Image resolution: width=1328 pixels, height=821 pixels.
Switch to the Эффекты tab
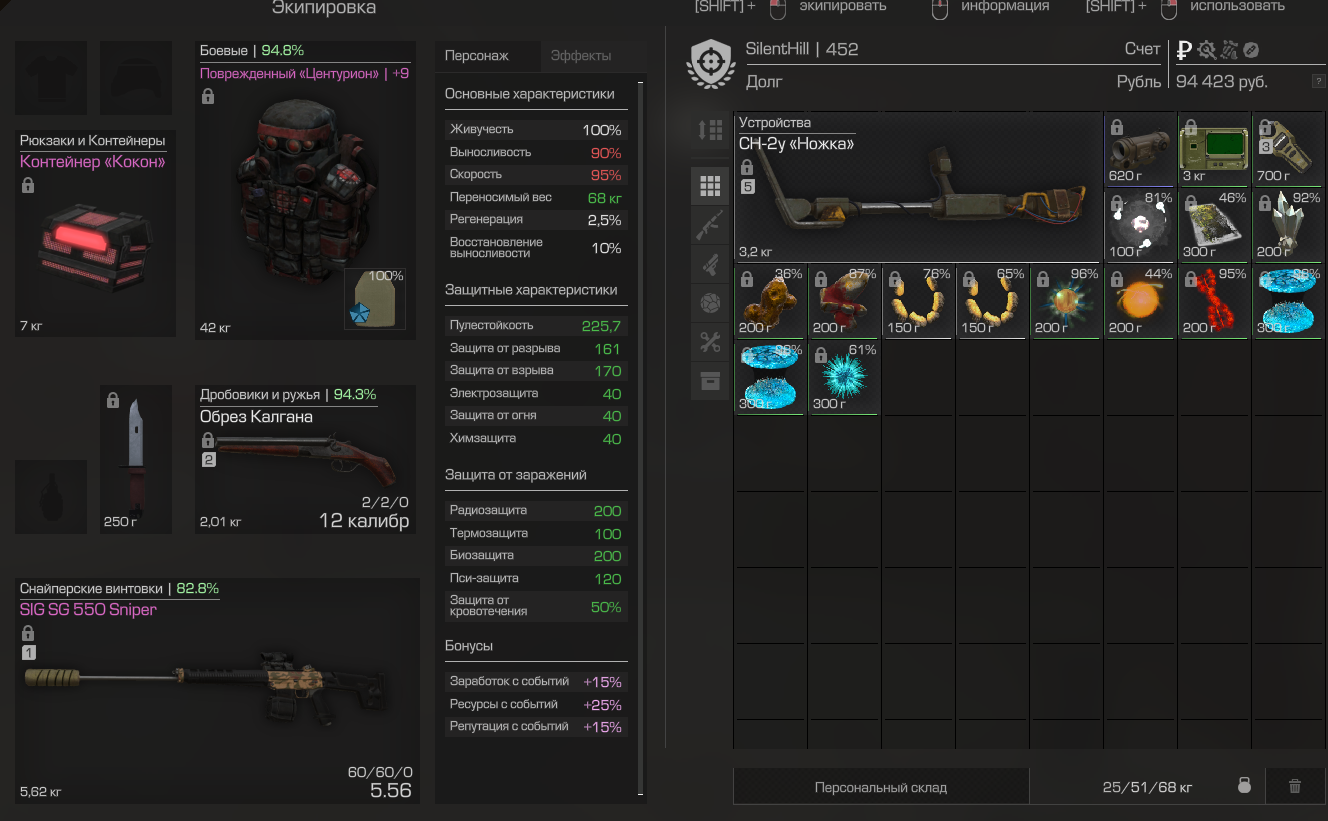point(581,56)
